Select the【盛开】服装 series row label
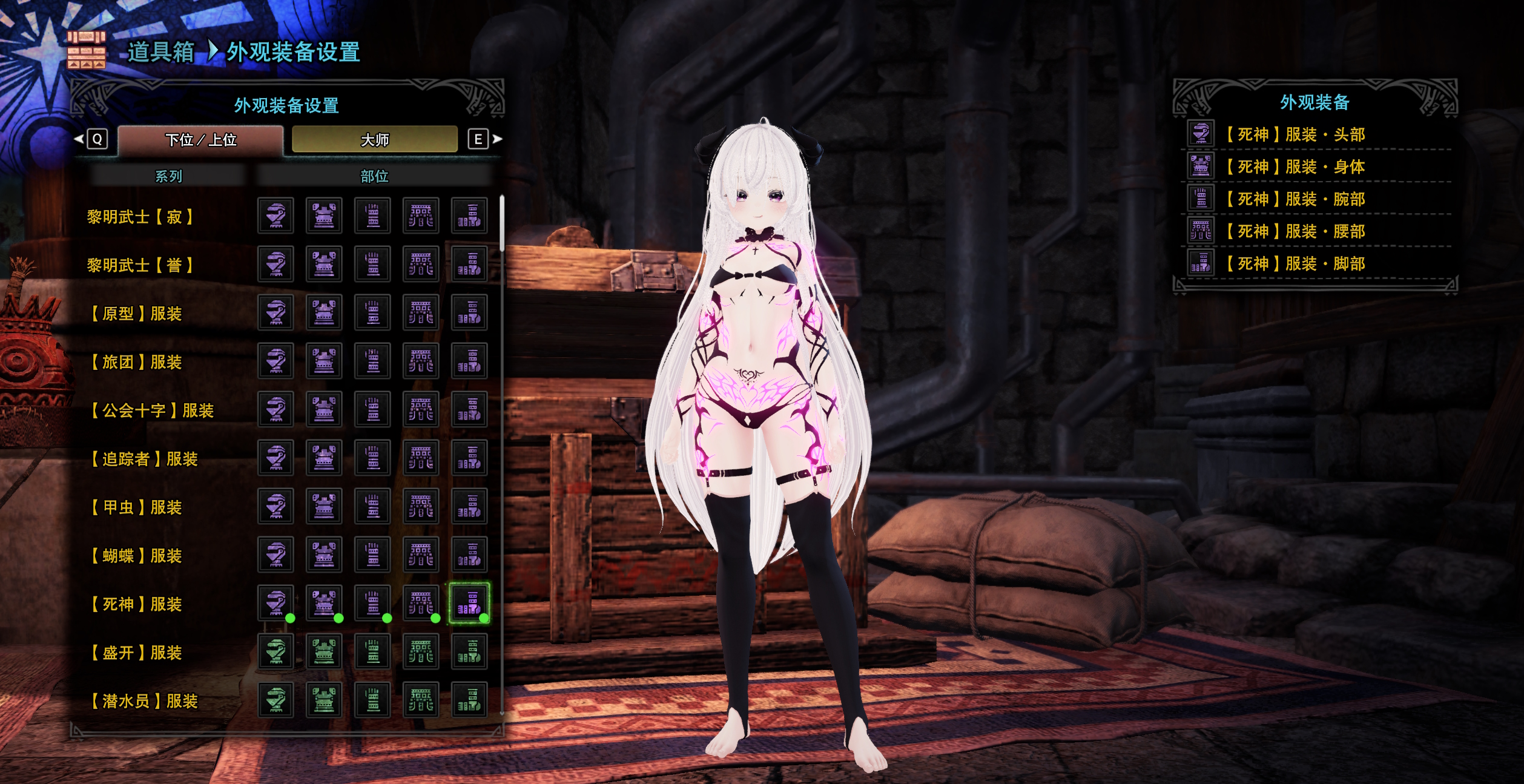The width and height of the screenshot is (1524, 784). coord(137,653)
